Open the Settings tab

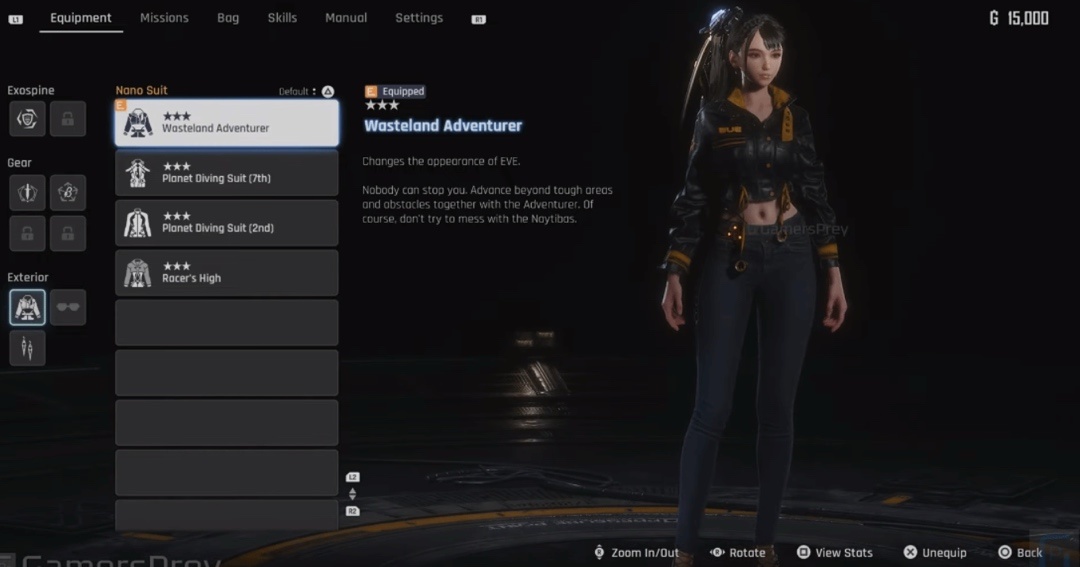click(x=419, y=18)
